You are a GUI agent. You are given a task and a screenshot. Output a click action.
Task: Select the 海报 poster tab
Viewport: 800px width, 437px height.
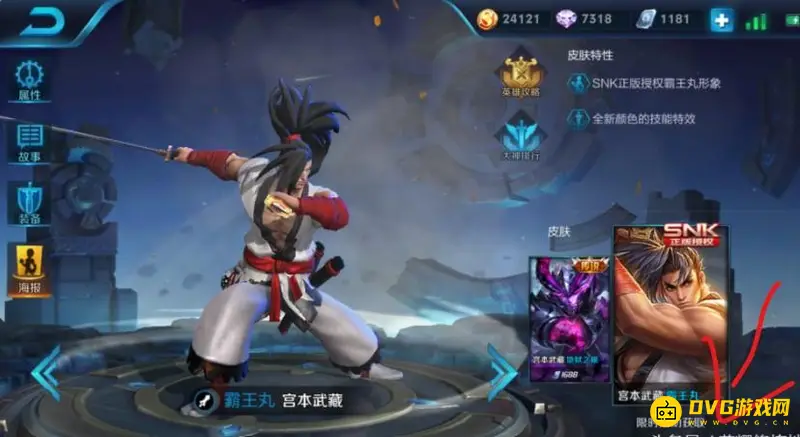tap(28, 265)
